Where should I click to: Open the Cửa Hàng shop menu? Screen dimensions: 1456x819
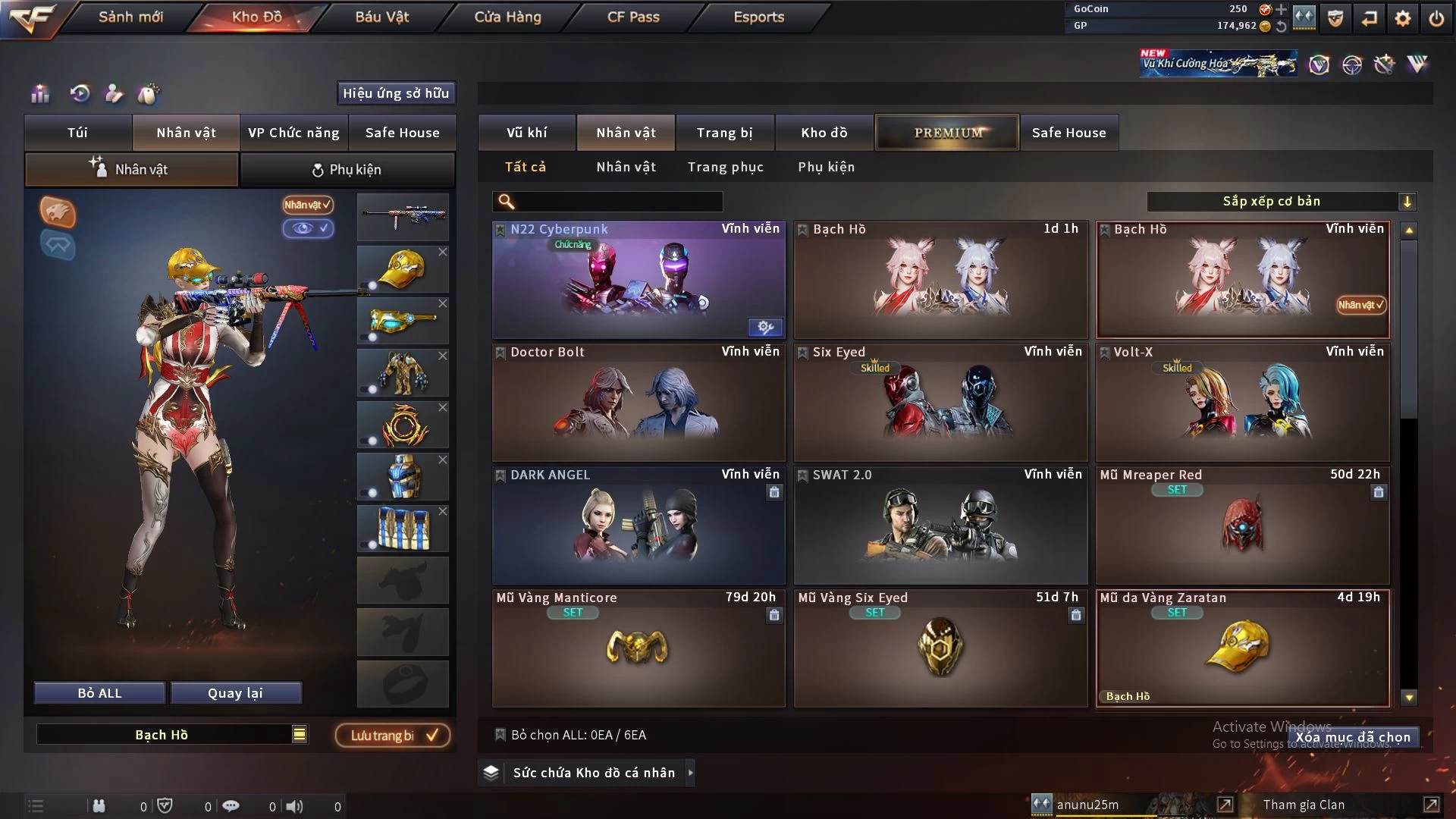tap(507, 17)
